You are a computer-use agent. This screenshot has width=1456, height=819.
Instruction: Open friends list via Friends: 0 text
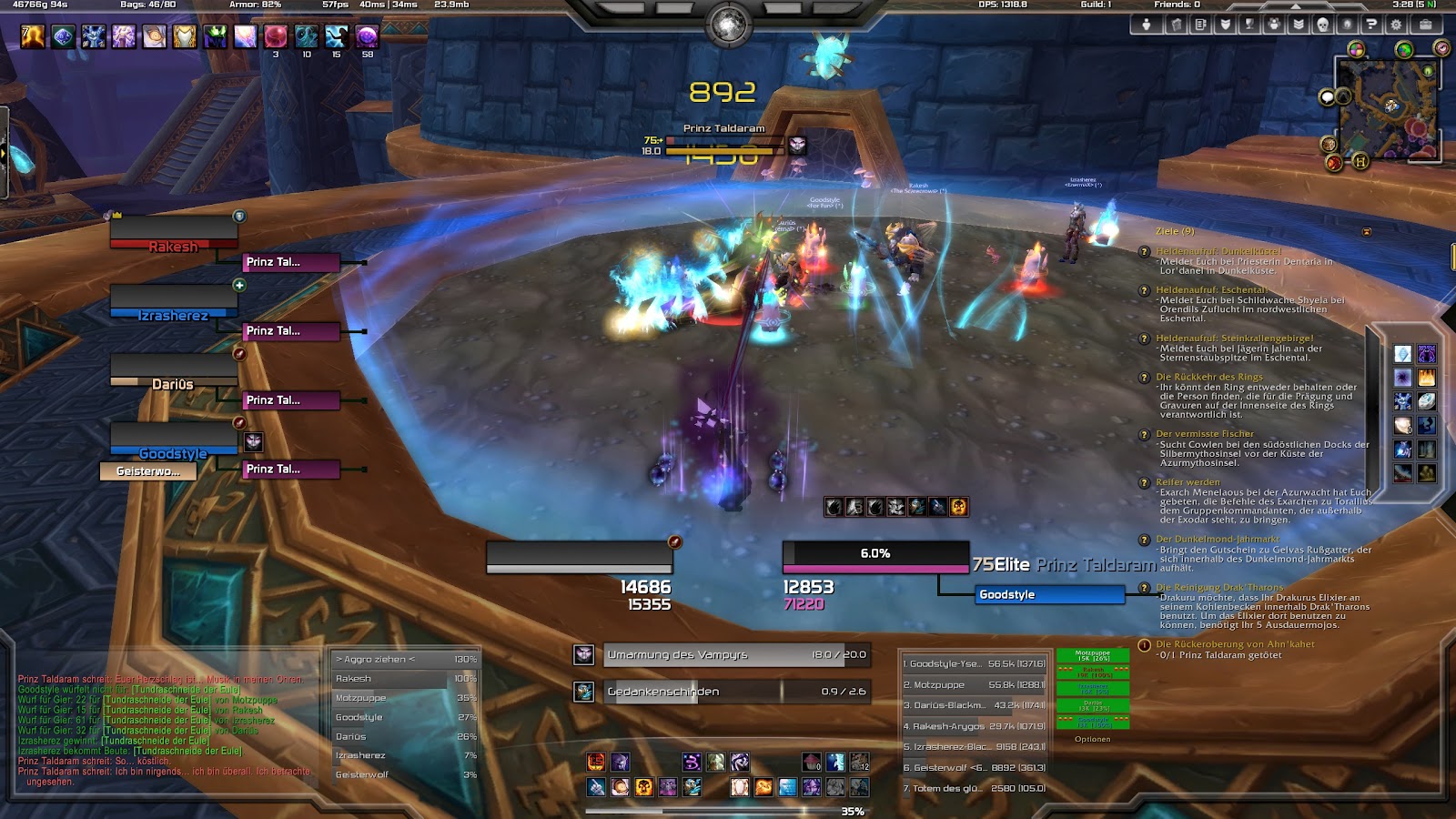click(1178, 5)
